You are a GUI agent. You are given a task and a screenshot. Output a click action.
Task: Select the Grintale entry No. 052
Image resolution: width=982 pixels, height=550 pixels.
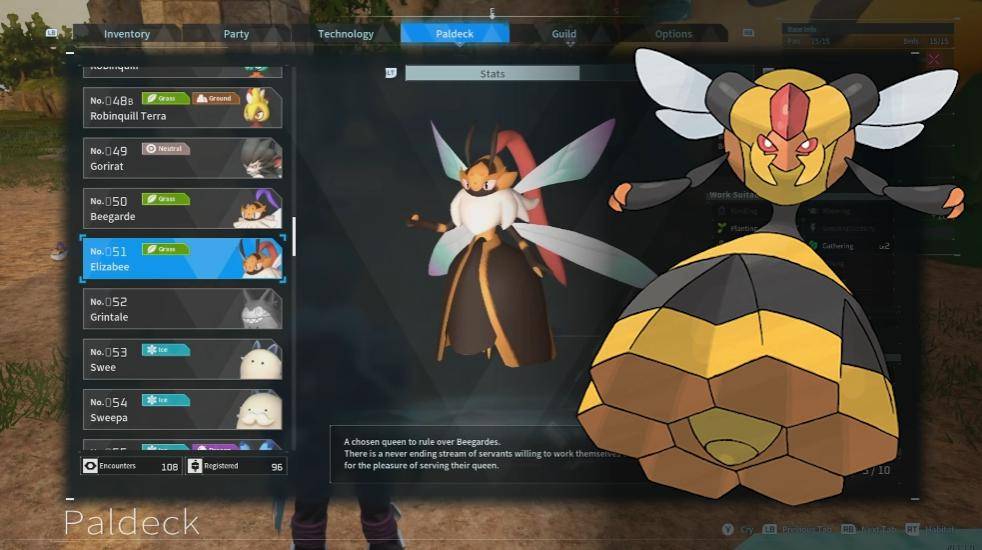click(x=182, y=309)
